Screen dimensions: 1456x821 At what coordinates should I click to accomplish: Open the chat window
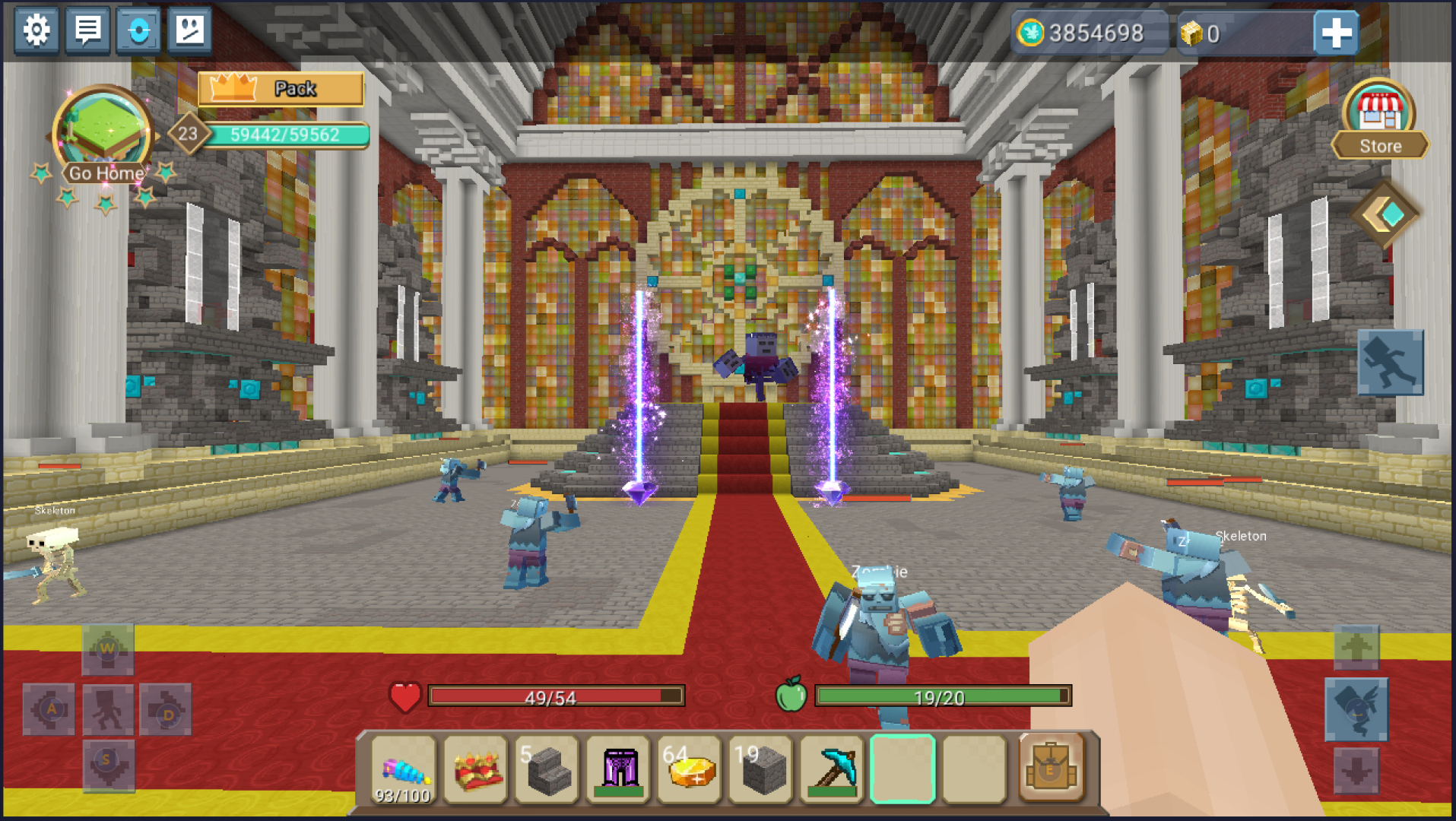click(87, 31)
